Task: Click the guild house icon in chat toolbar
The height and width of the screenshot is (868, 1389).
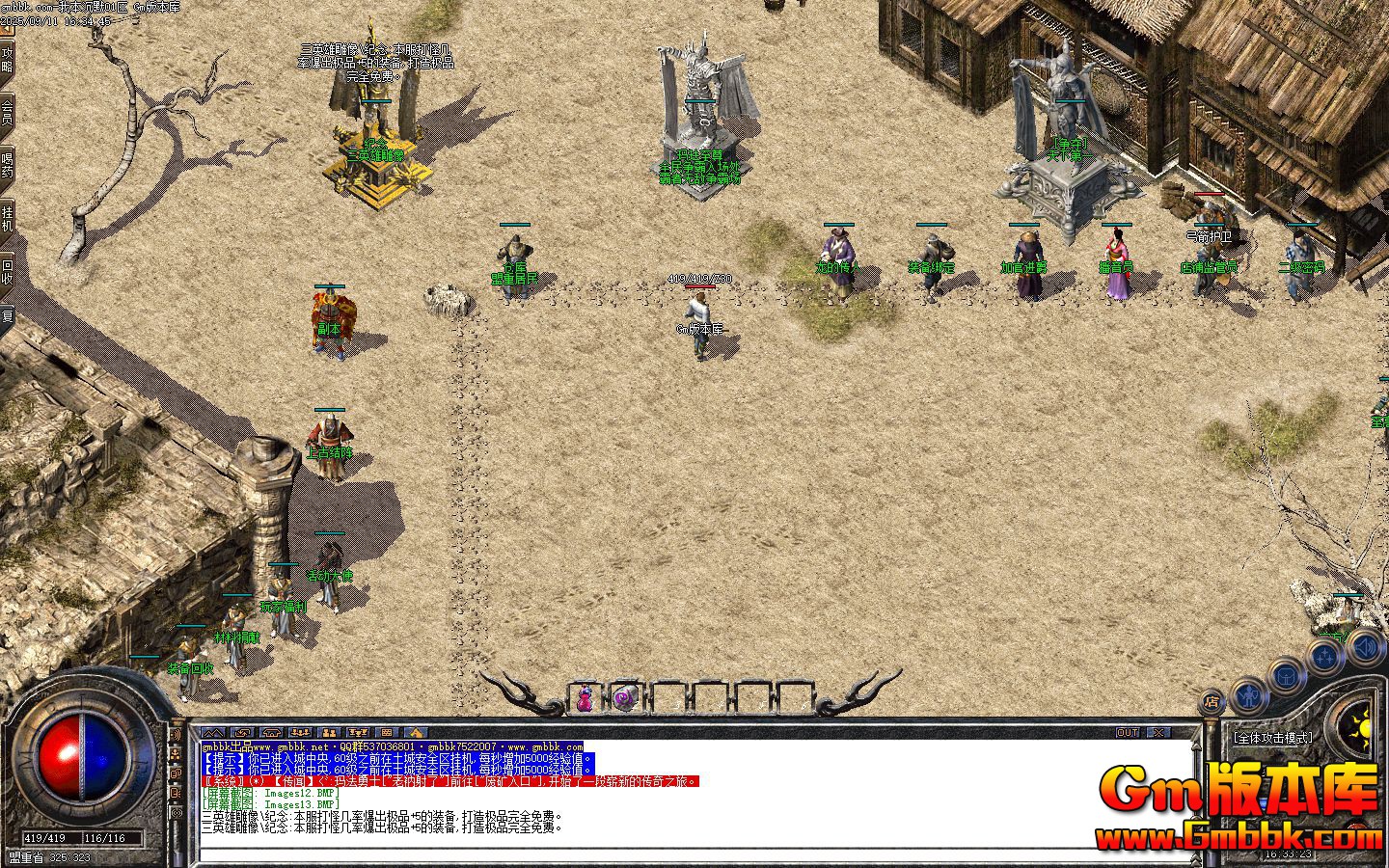Action: tap(271, 733)
